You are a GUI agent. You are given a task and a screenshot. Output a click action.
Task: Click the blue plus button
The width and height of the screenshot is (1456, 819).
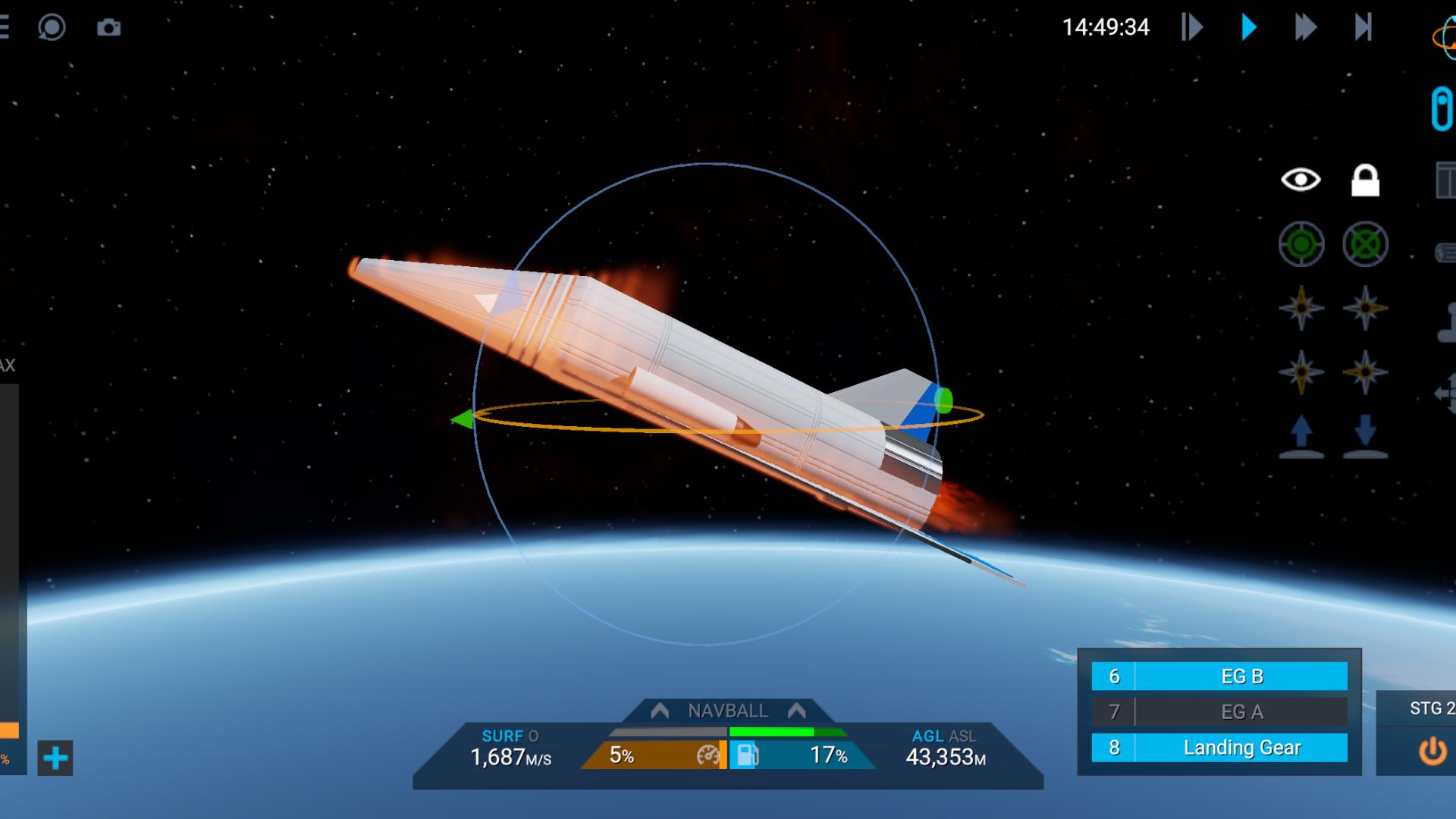coord(55,758)
